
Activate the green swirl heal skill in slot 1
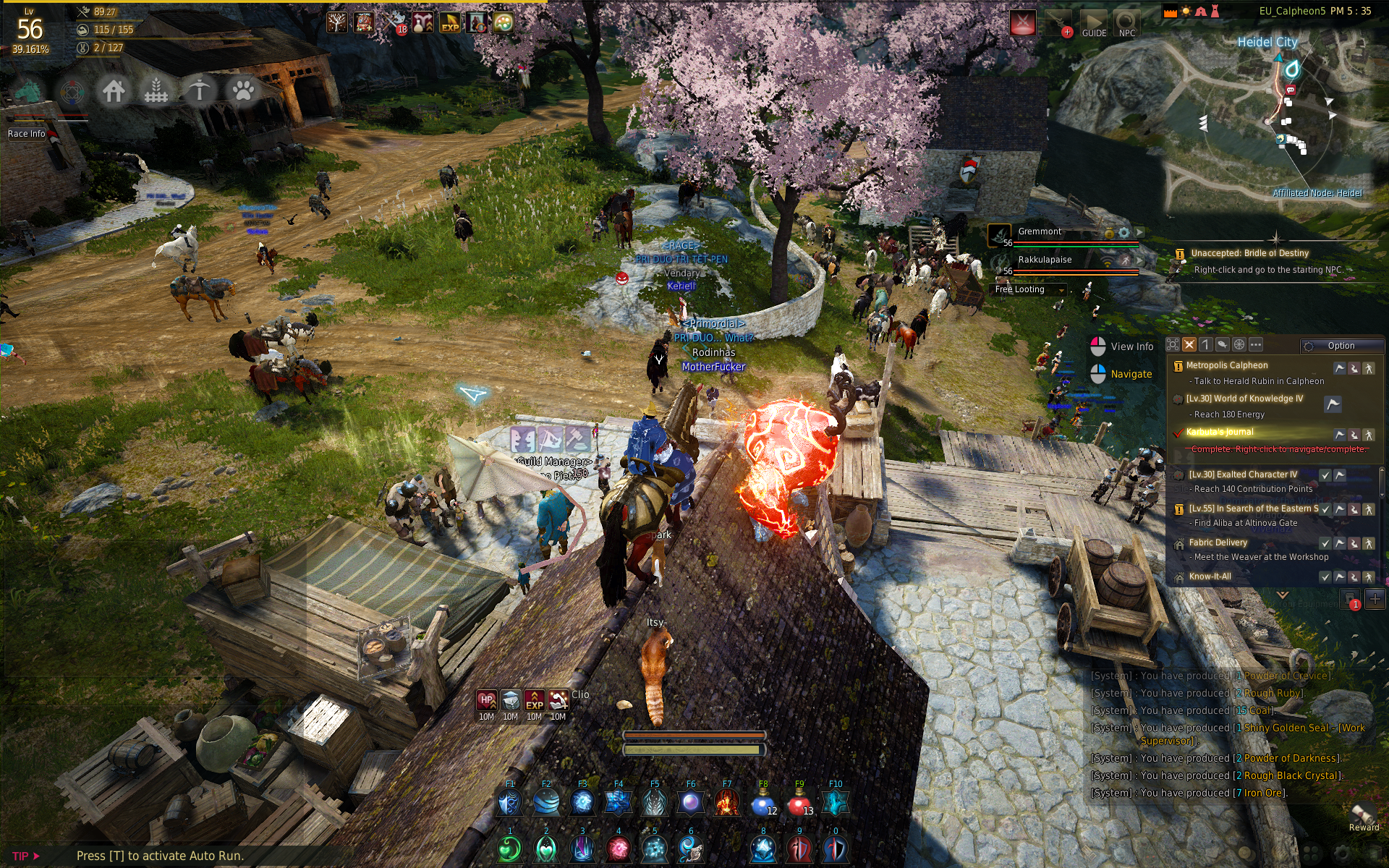510,849
